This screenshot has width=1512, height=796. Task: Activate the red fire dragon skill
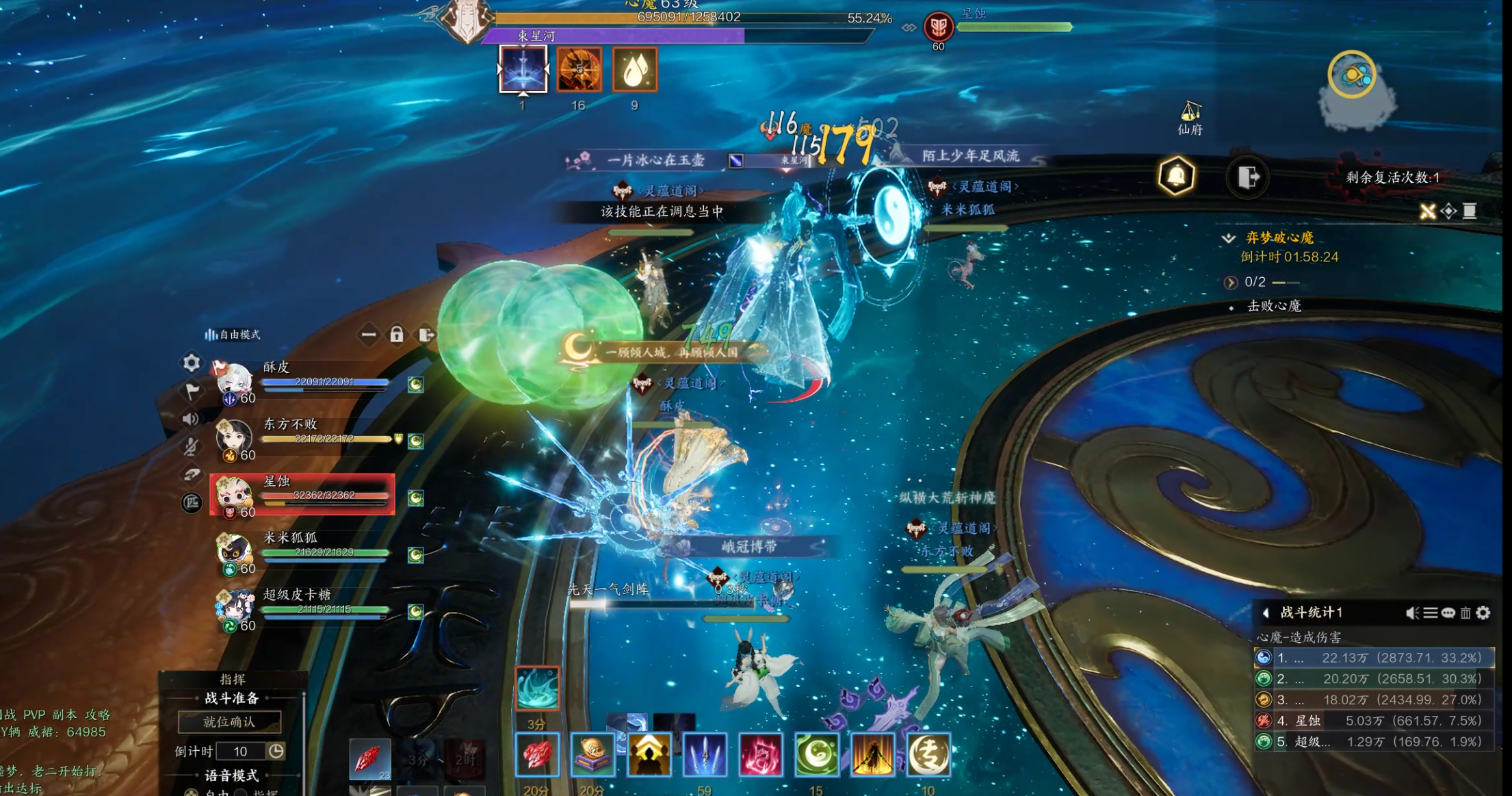[x=760, y=754]
